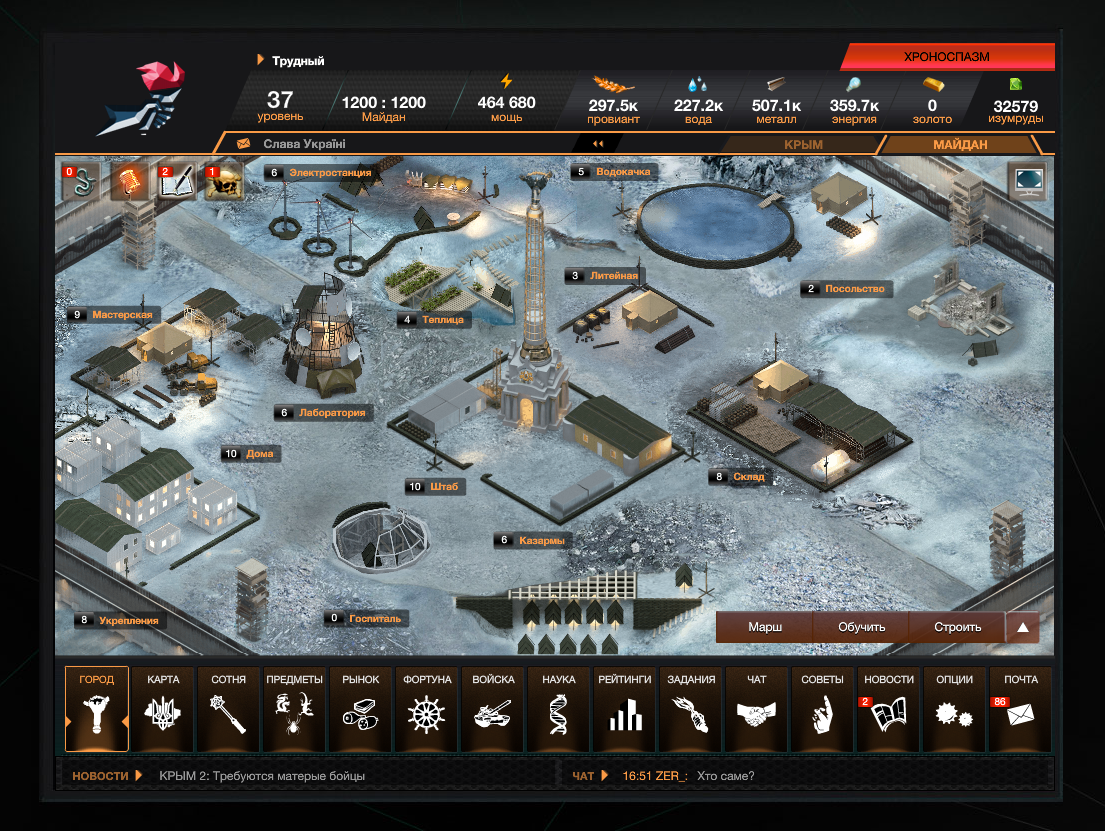Open the Предметы items menu
This screenshot has width=1105, height=831.
(x=295, y=709)
